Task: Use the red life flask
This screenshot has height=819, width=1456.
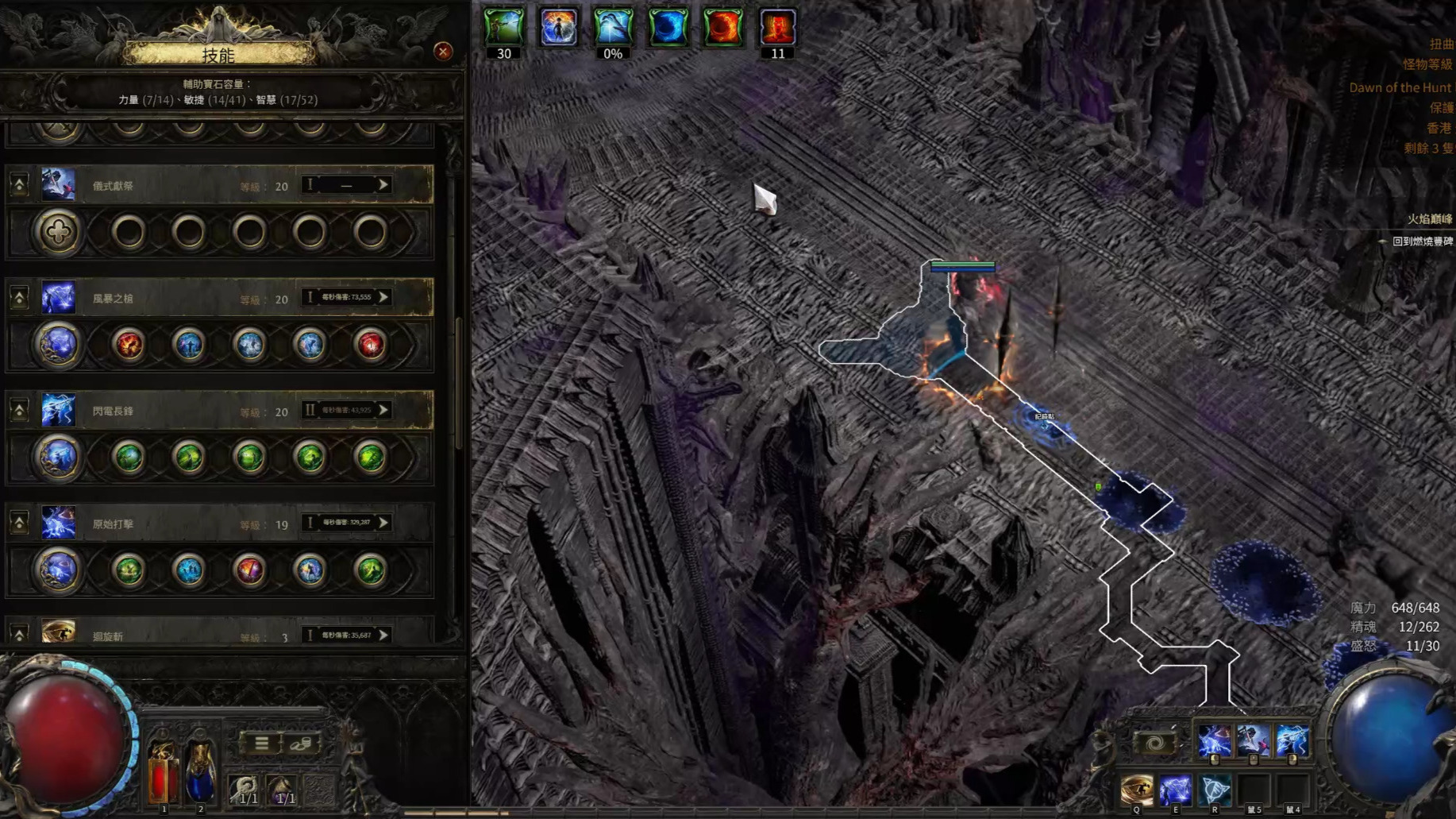Action: (163, 772)
